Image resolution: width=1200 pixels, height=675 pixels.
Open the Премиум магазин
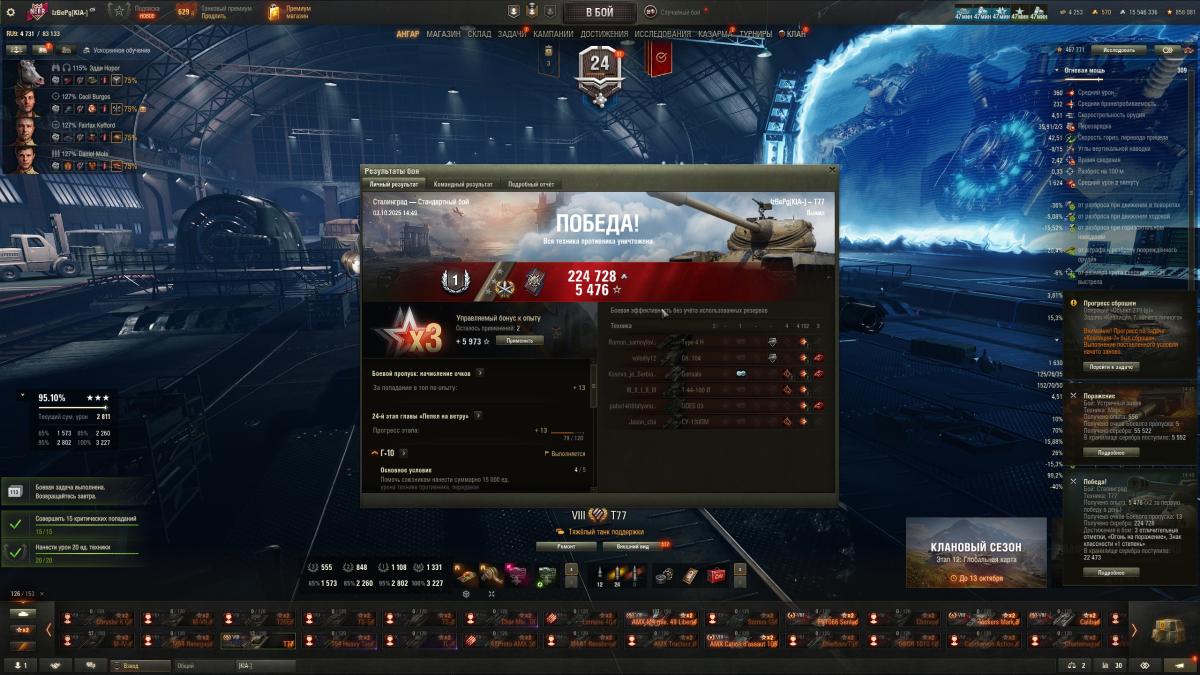click(x=290, y=12)
